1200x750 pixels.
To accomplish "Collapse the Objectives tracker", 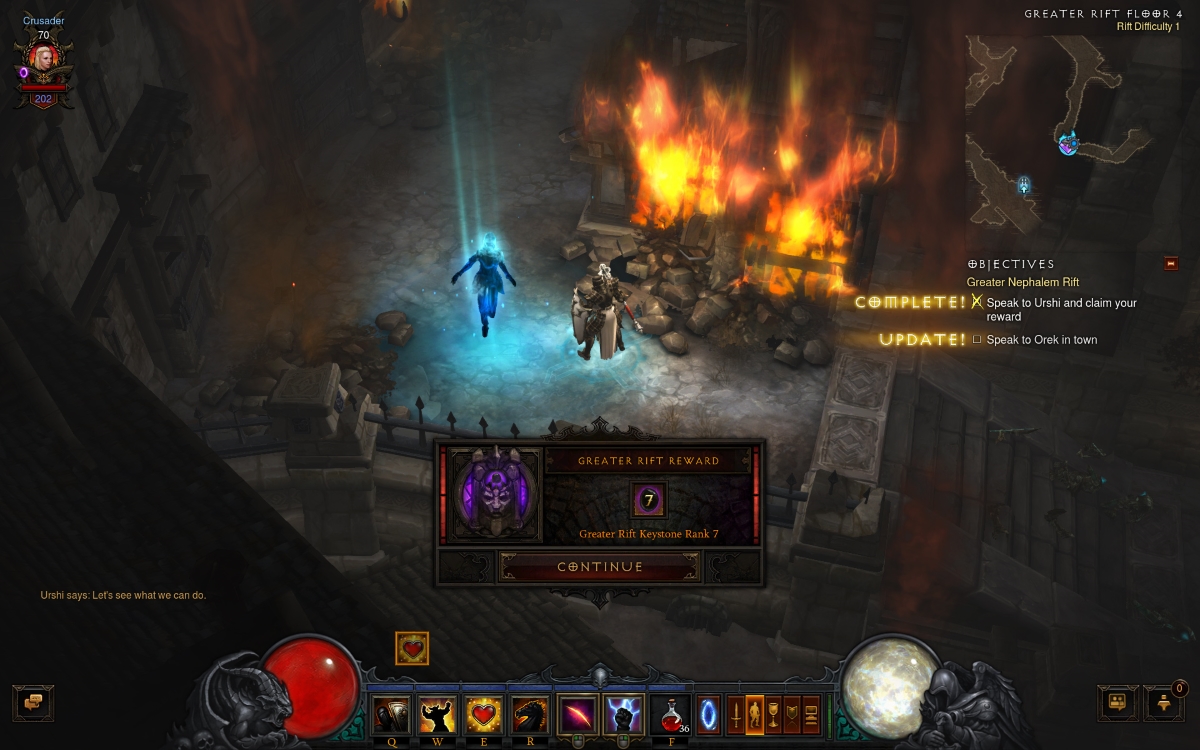I will coord(1171,264).
